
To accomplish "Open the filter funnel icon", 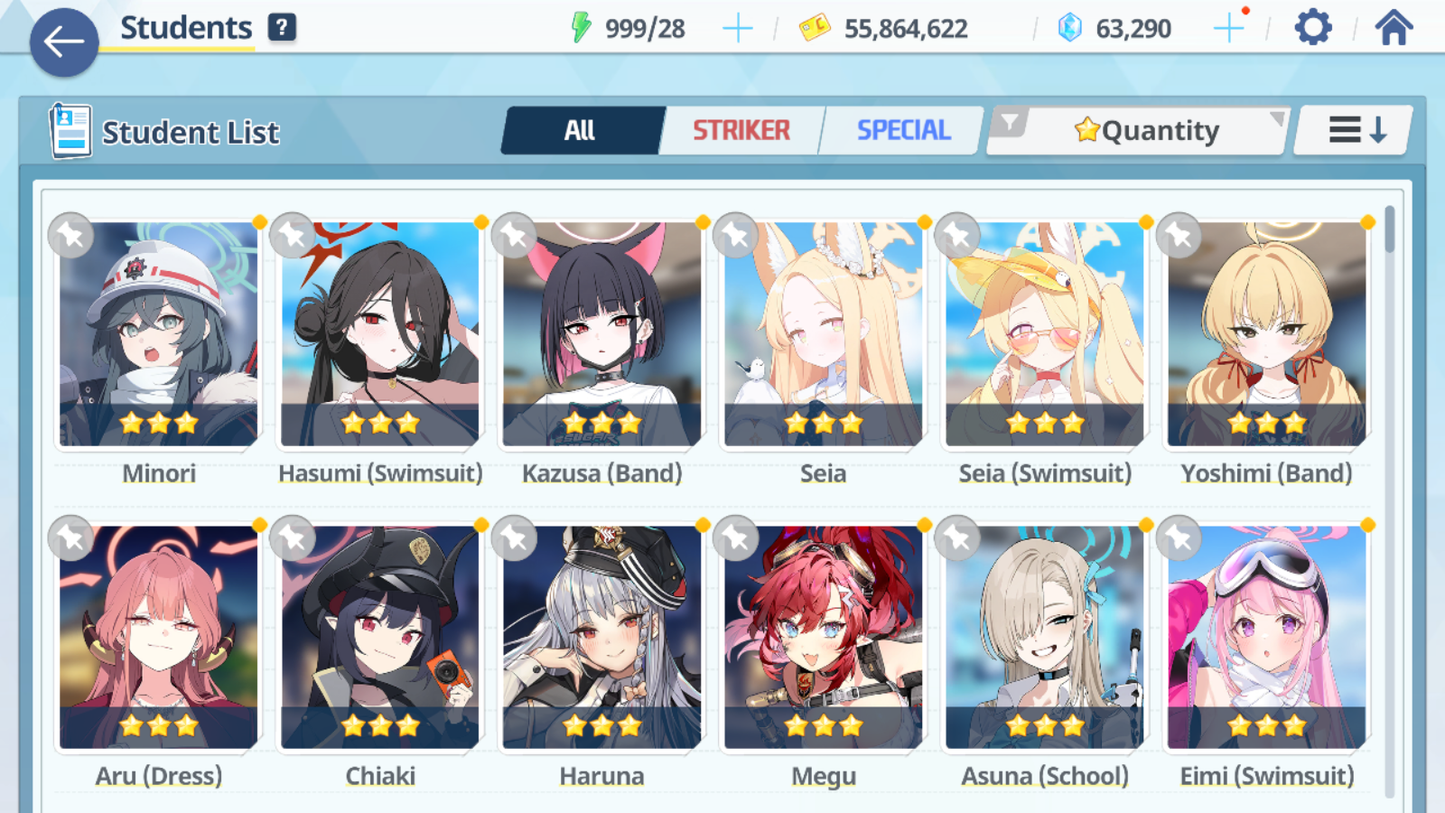I will click(1011, 124).
